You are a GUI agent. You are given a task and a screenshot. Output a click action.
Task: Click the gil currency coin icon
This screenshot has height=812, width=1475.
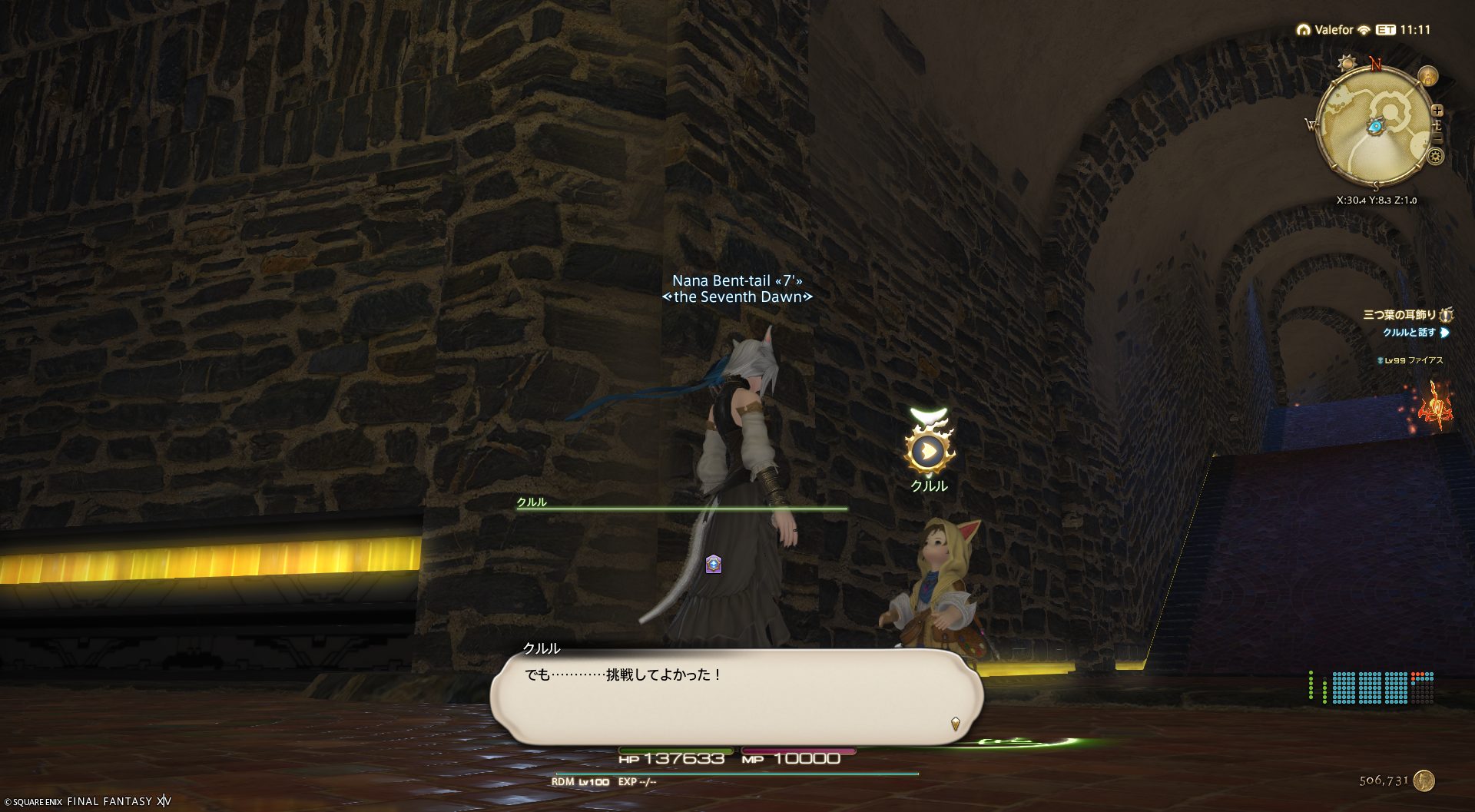(1424, 781)
